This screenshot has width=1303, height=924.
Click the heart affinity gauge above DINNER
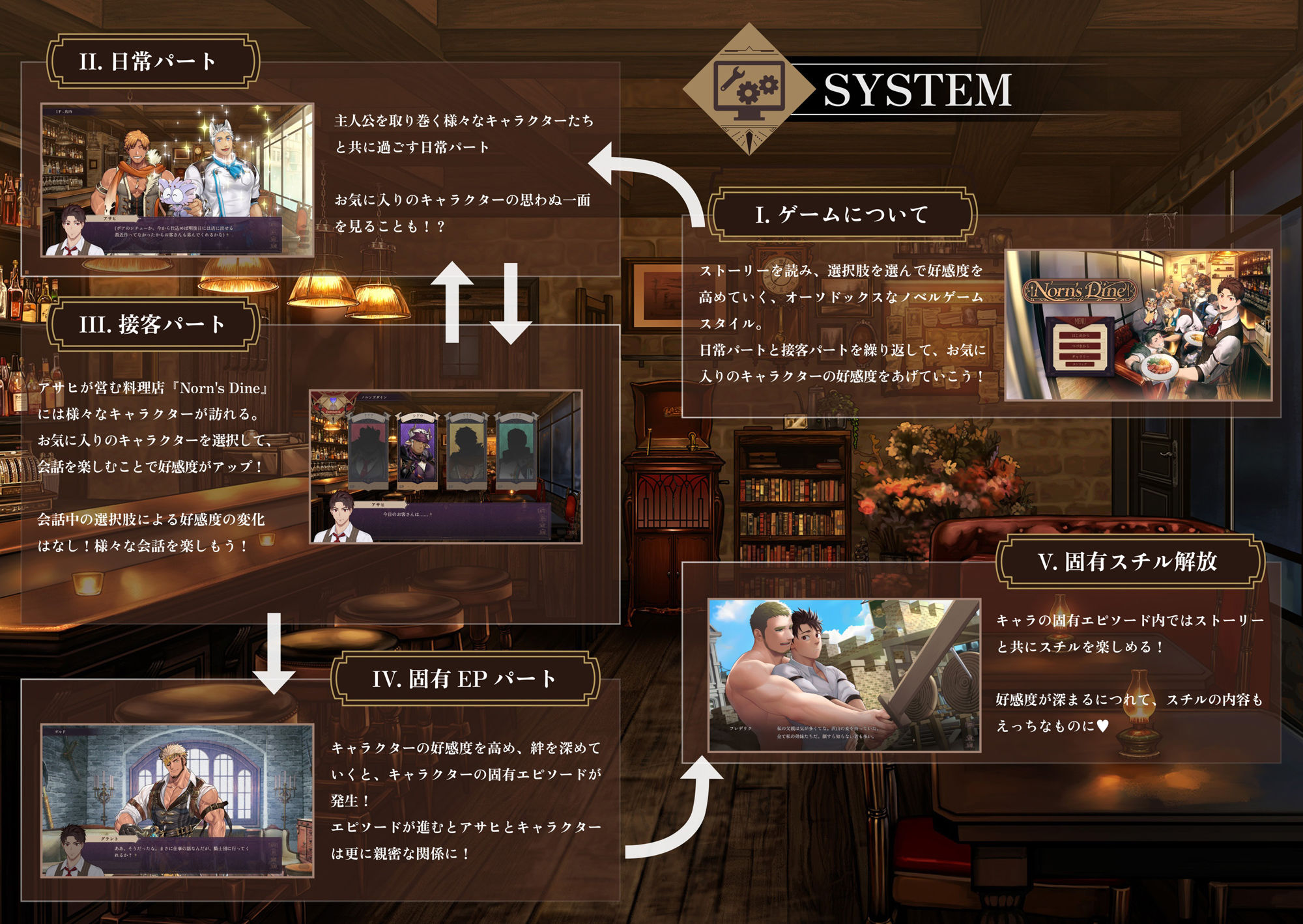(334, 399)
